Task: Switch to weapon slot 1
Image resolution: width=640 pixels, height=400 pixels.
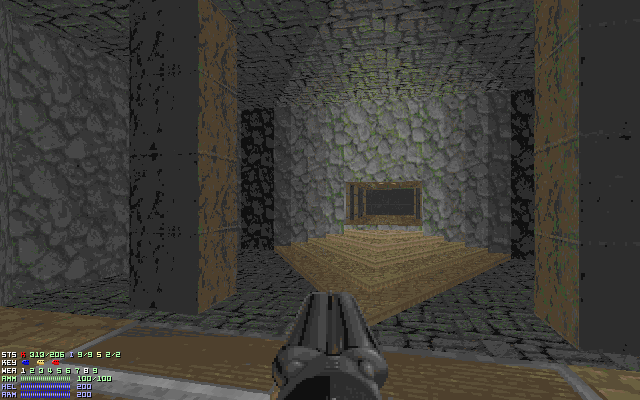Action: pyautogui.click(x=23, y=371)
